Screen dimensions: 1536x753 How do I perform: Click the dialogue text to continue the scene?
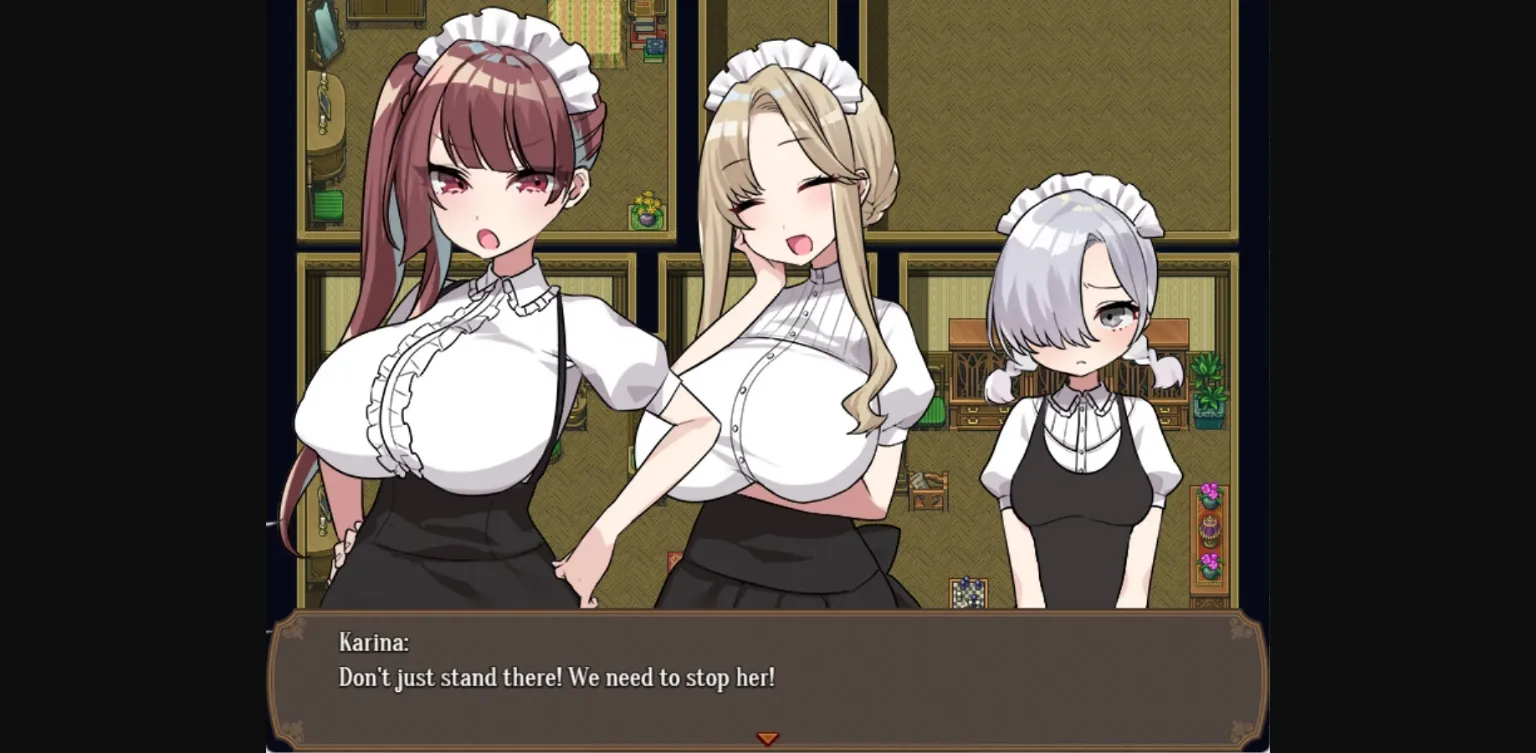(560, 677)
